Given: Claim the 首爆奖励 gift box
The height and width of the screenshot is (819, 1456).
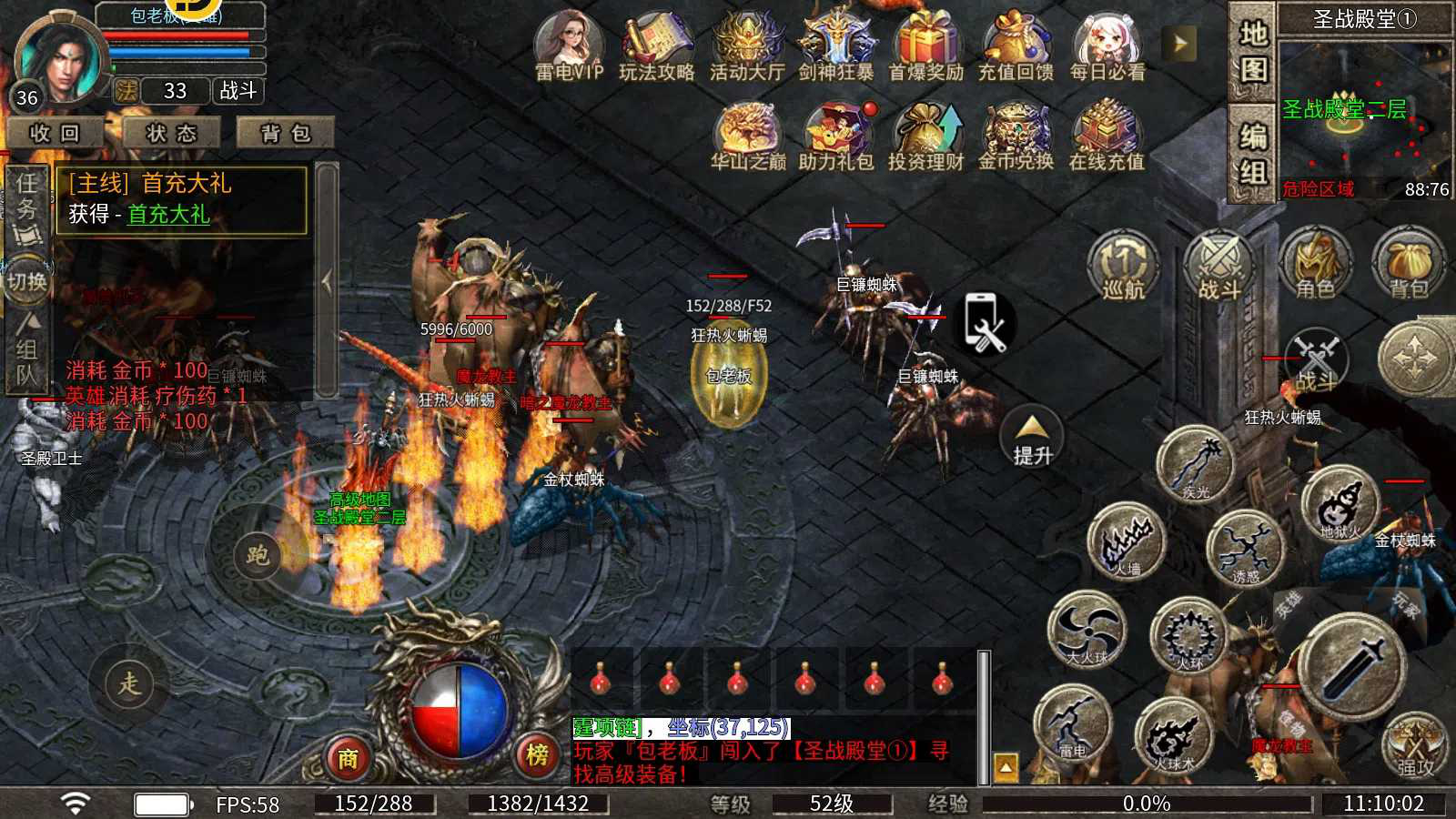Looking at the screenshot, I should (925, 45).
